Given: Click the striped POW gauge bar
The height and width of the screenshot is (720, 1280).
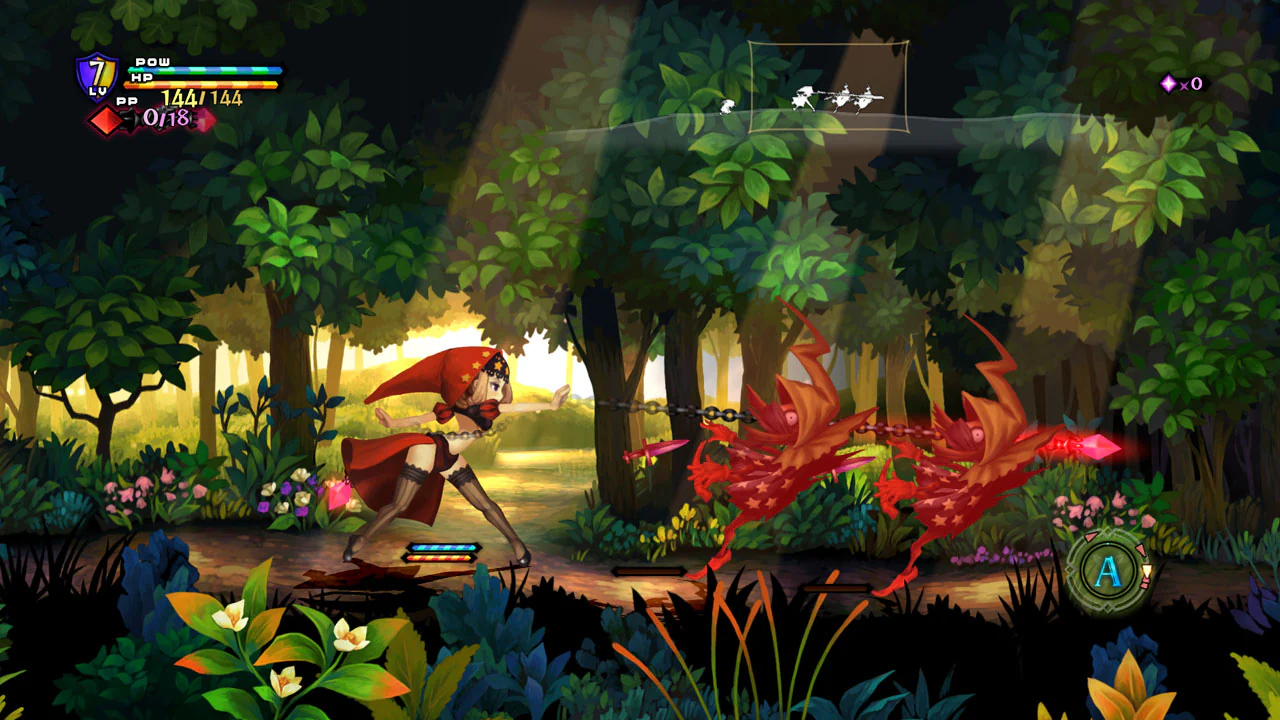Looking at the screenshot, I should [205, 69].
